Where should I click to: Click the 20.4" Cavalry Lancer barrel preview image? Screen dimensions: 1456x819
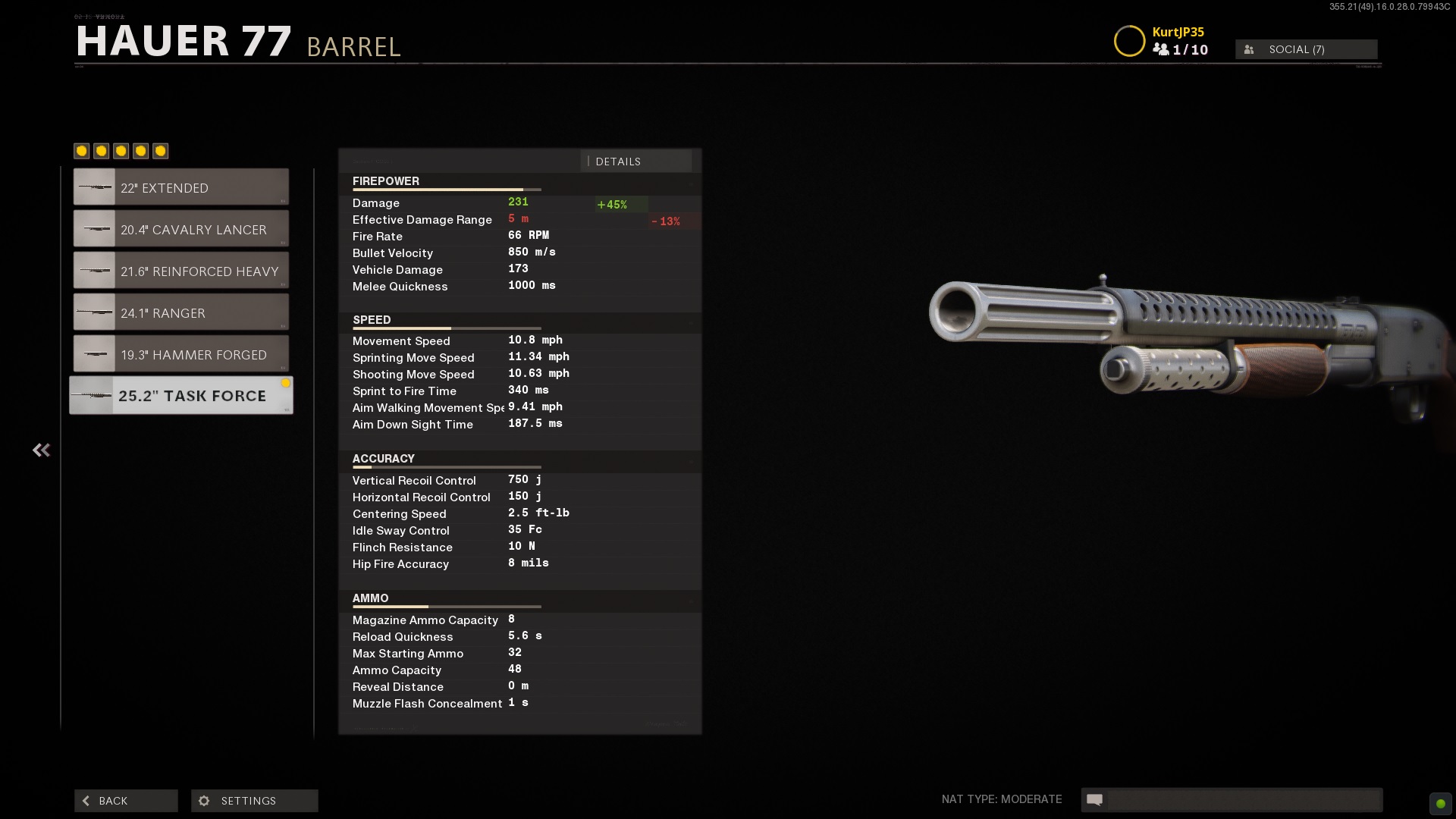(93, 228)
